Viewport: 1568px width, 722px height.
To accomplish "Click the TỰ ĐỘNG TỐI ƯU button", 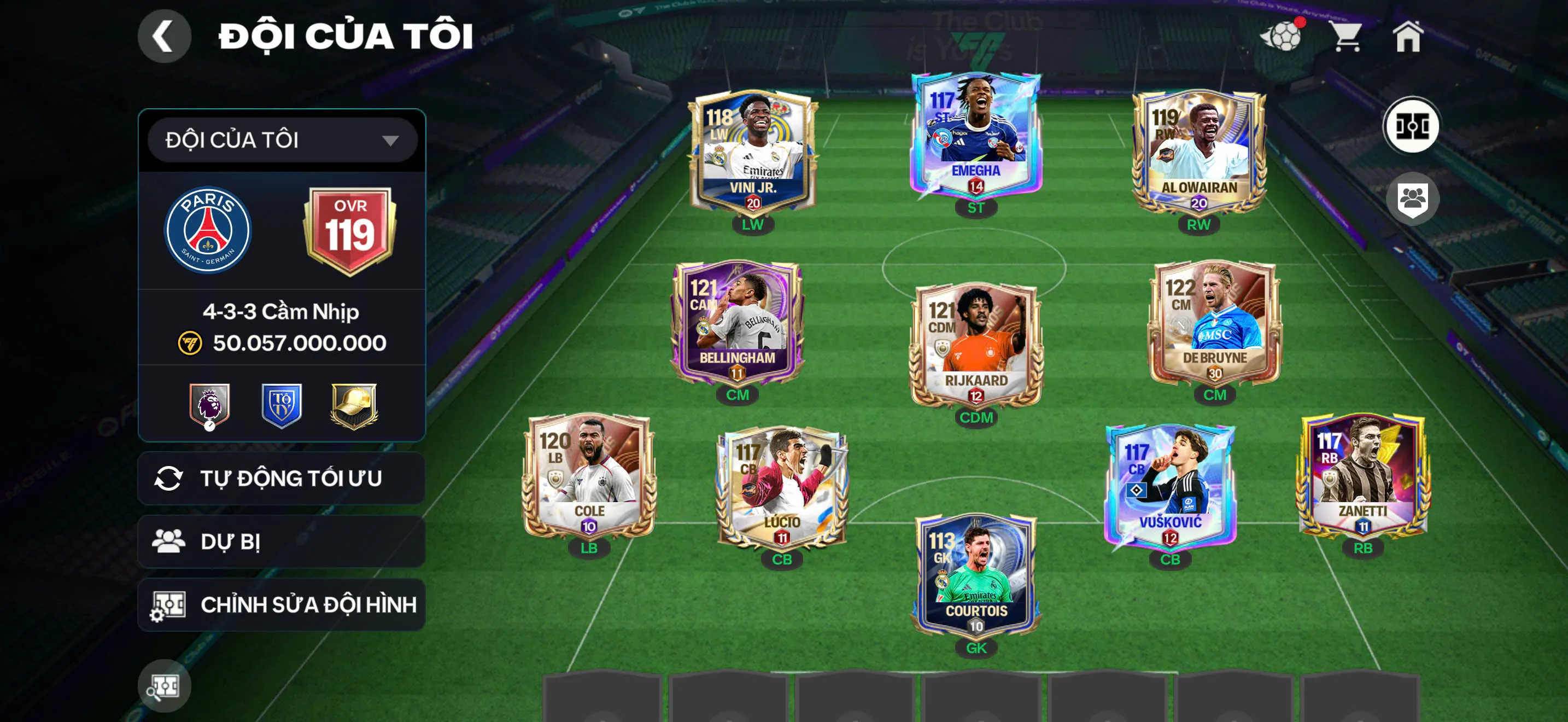I will [282, 479].
